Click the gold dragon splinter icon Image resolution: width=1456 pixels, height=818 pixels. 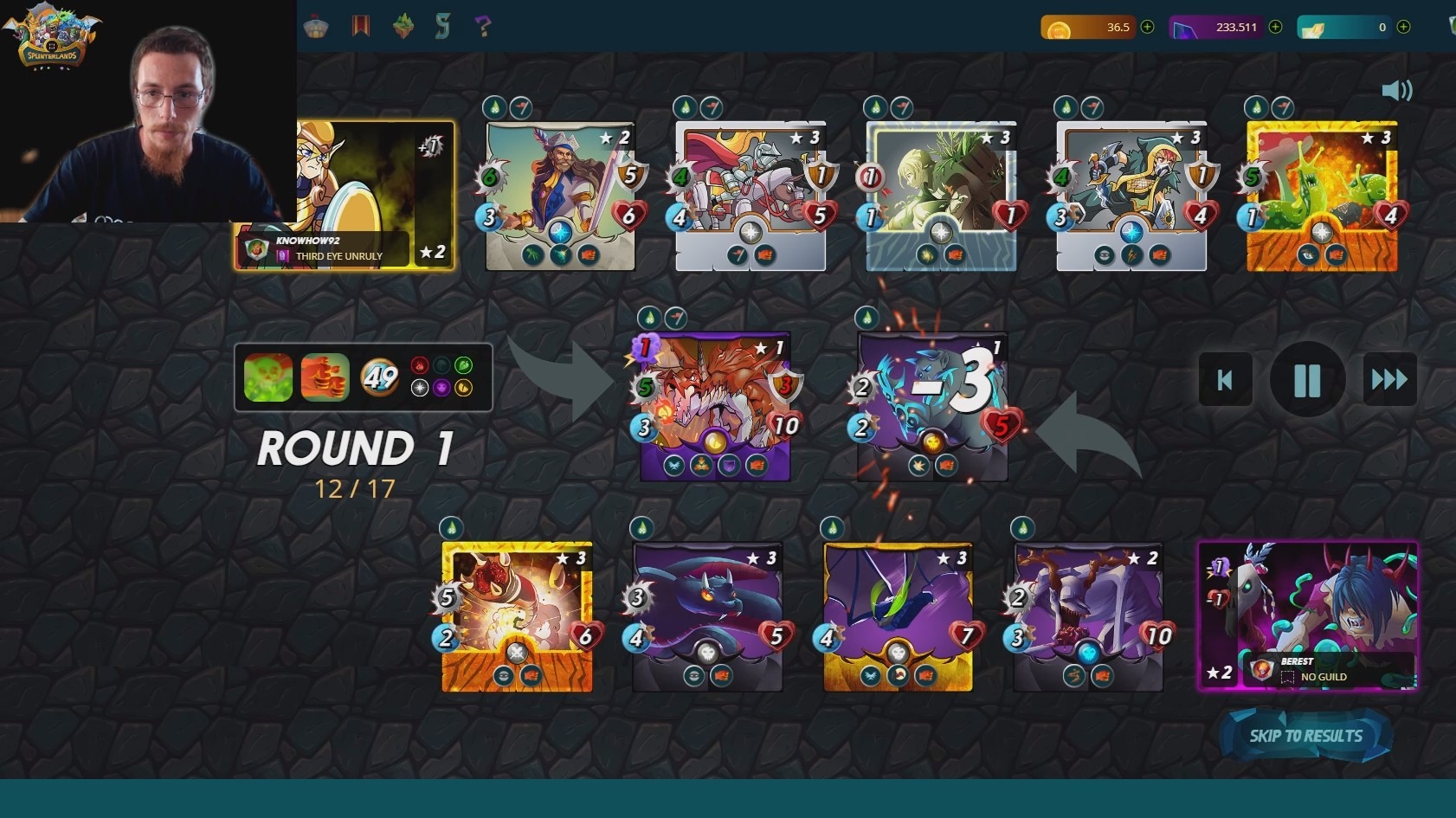464,390
